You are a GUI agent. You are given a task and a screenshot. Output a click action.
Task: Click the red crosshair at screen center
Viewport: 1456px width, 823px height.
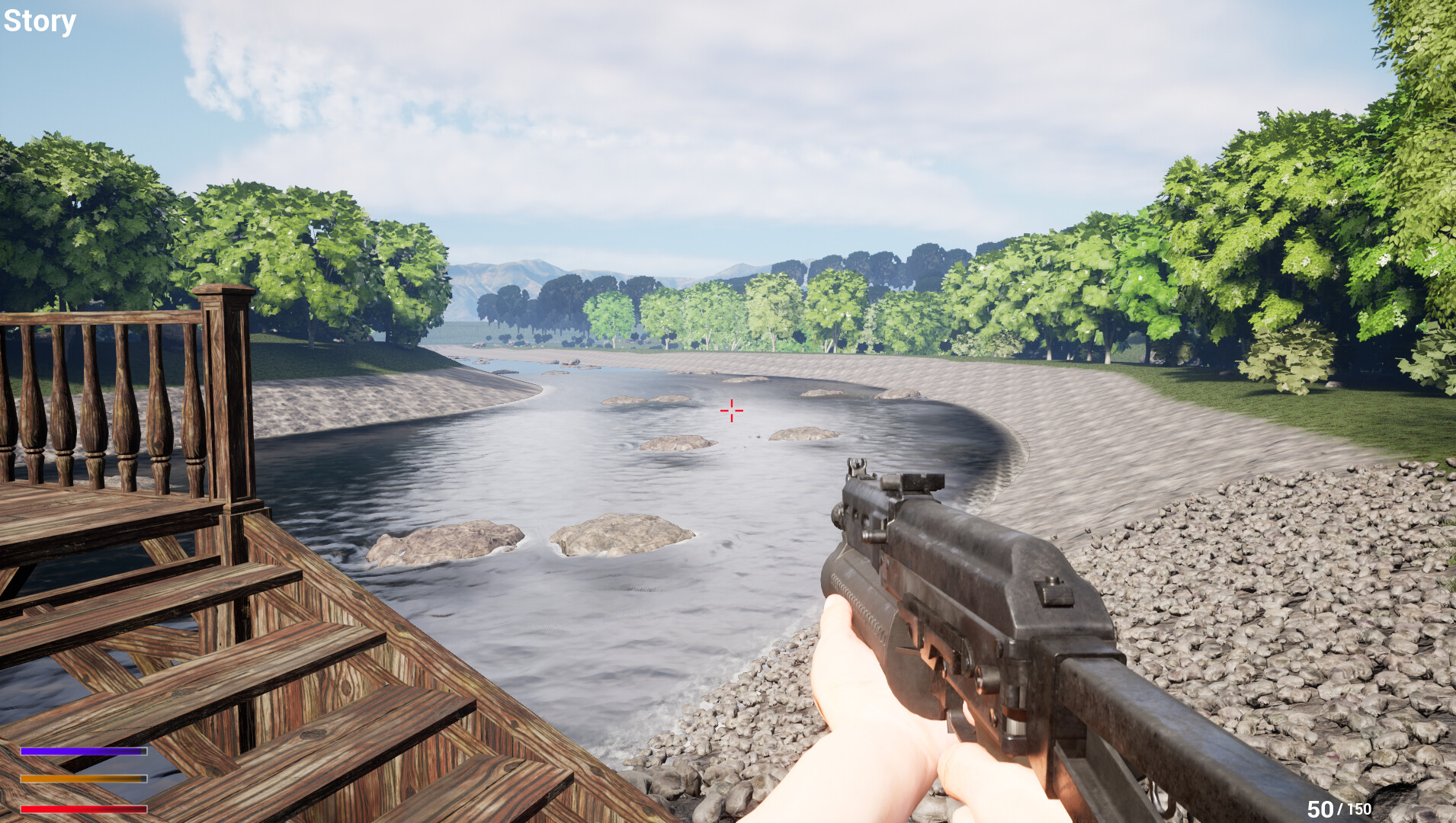[x=731, y=411]
